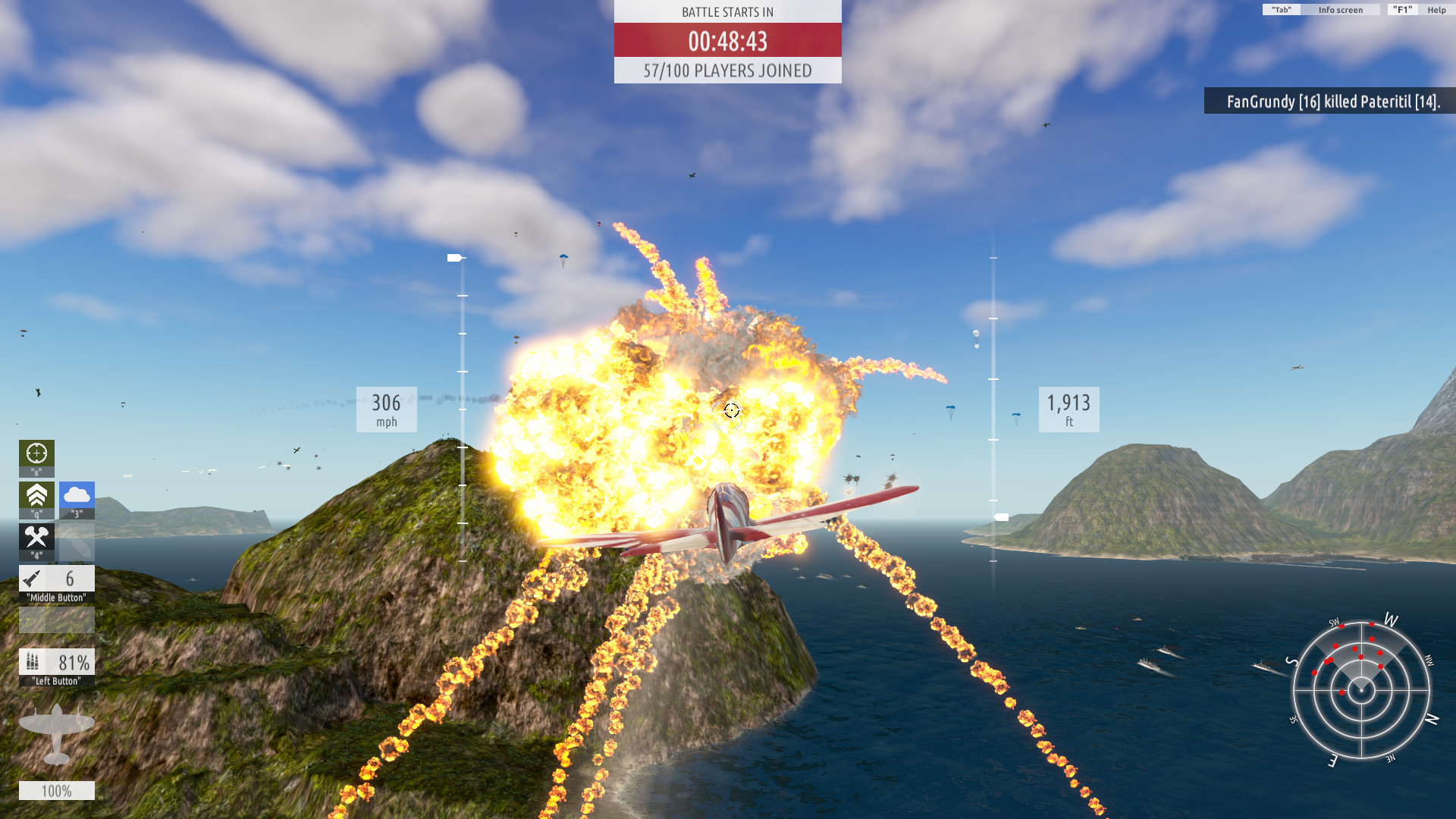Screen dimensions: 1456x819
Task: Open the Info screen via Tab label
Action: click(x=1339, y=10)
